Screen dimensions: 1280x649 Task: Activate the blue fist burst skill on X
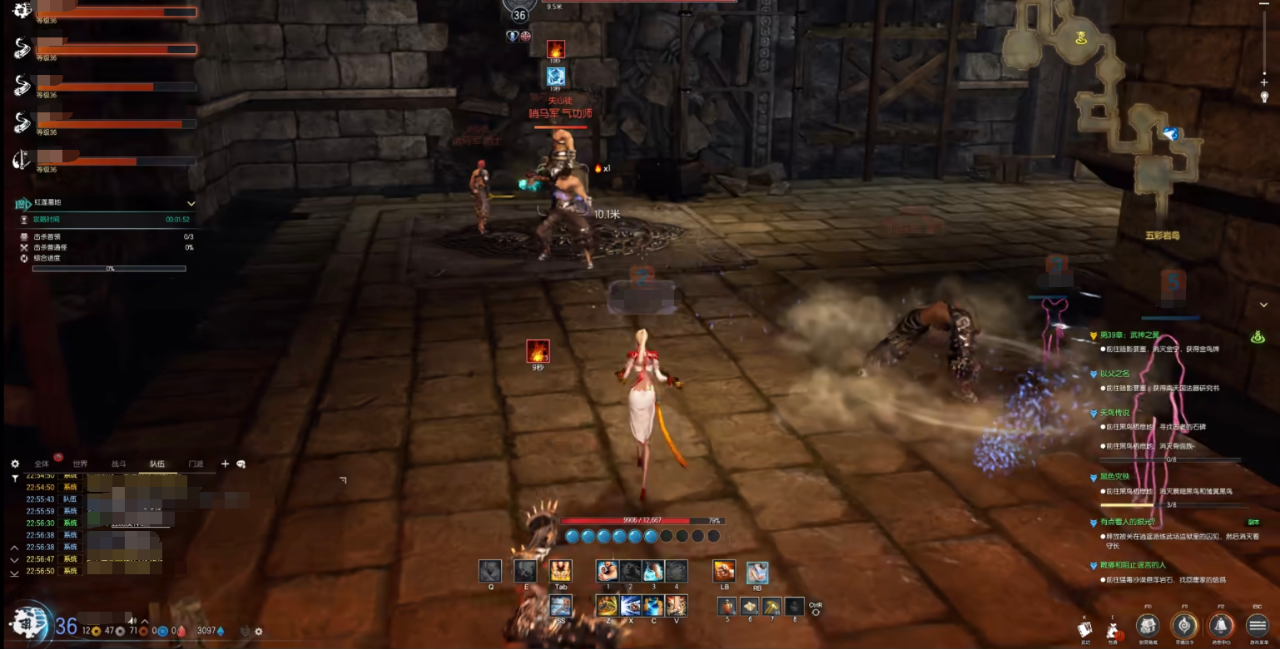[631, 605]
